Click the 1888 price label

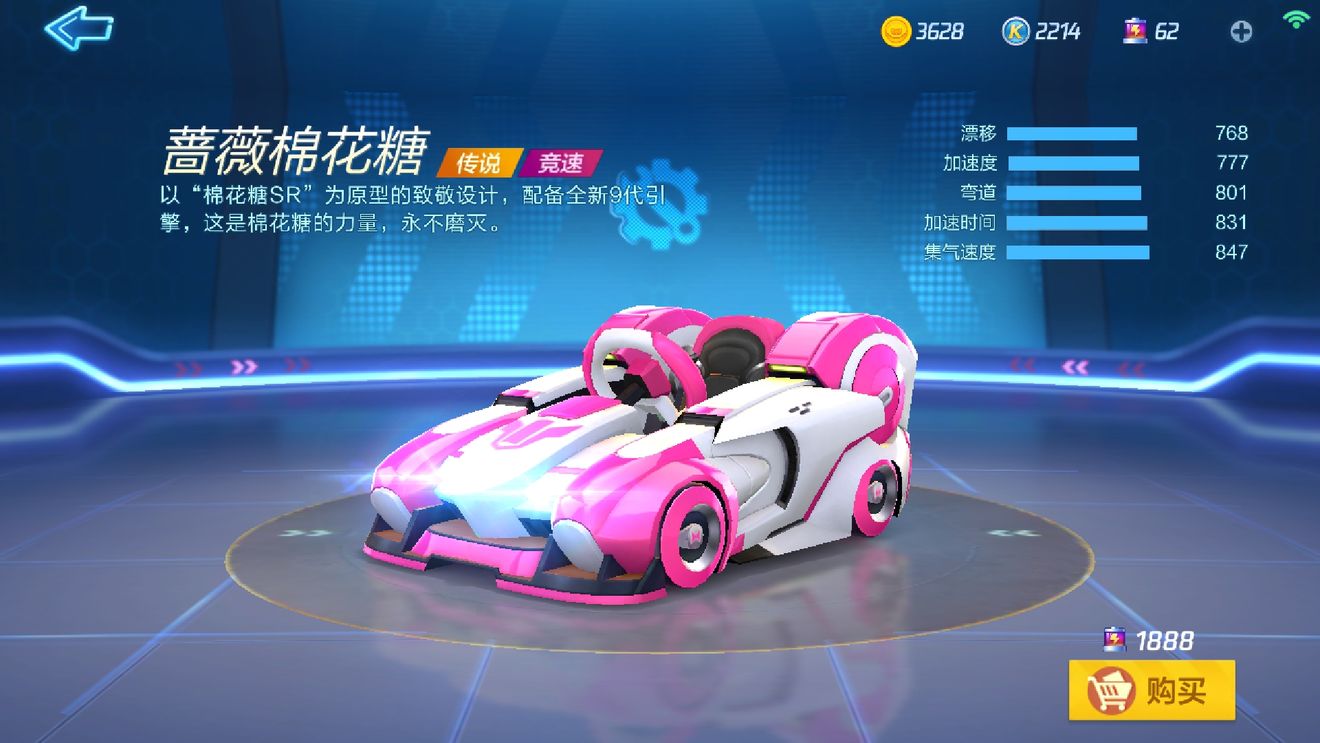coord(1165,640)
